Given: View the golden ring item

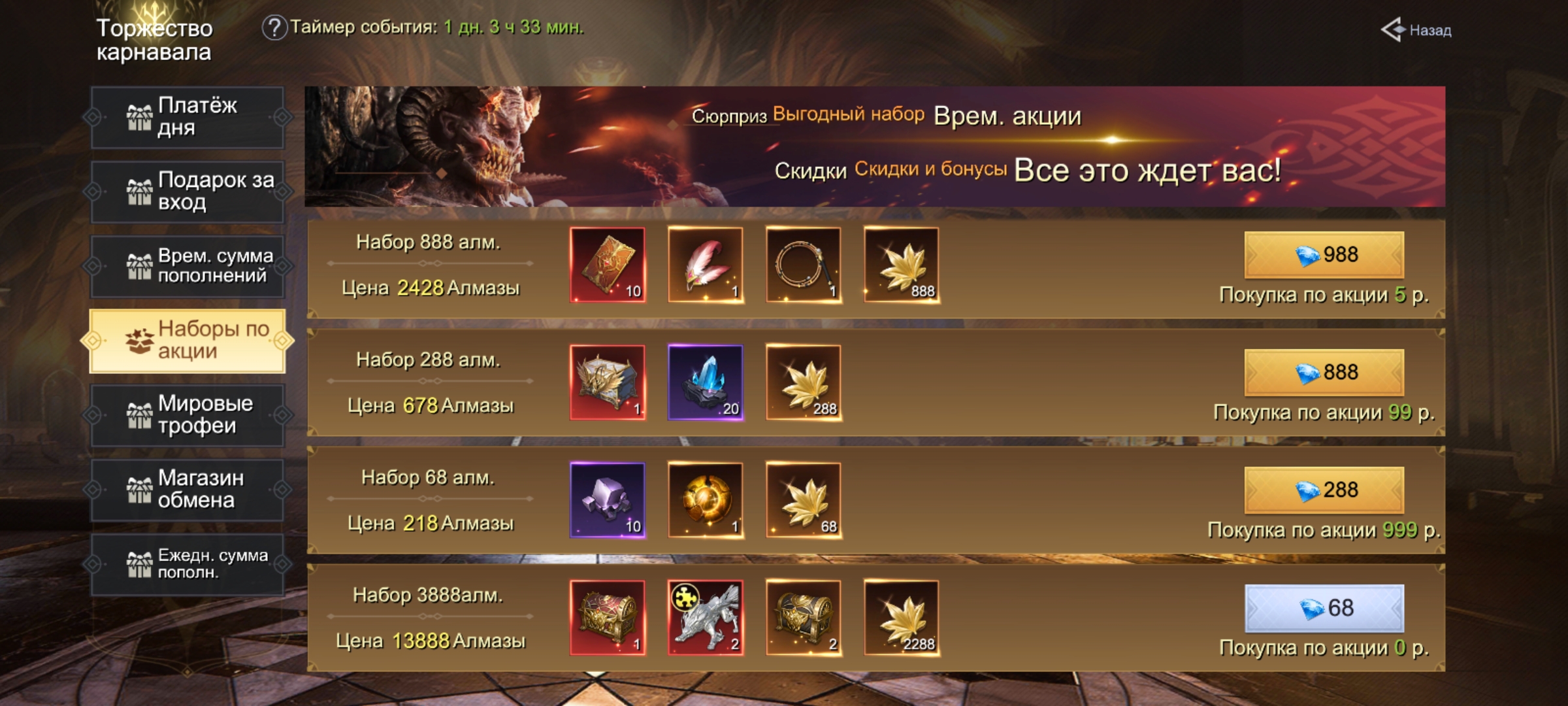Looking at the screenshot, I should (x=804, y=265).
